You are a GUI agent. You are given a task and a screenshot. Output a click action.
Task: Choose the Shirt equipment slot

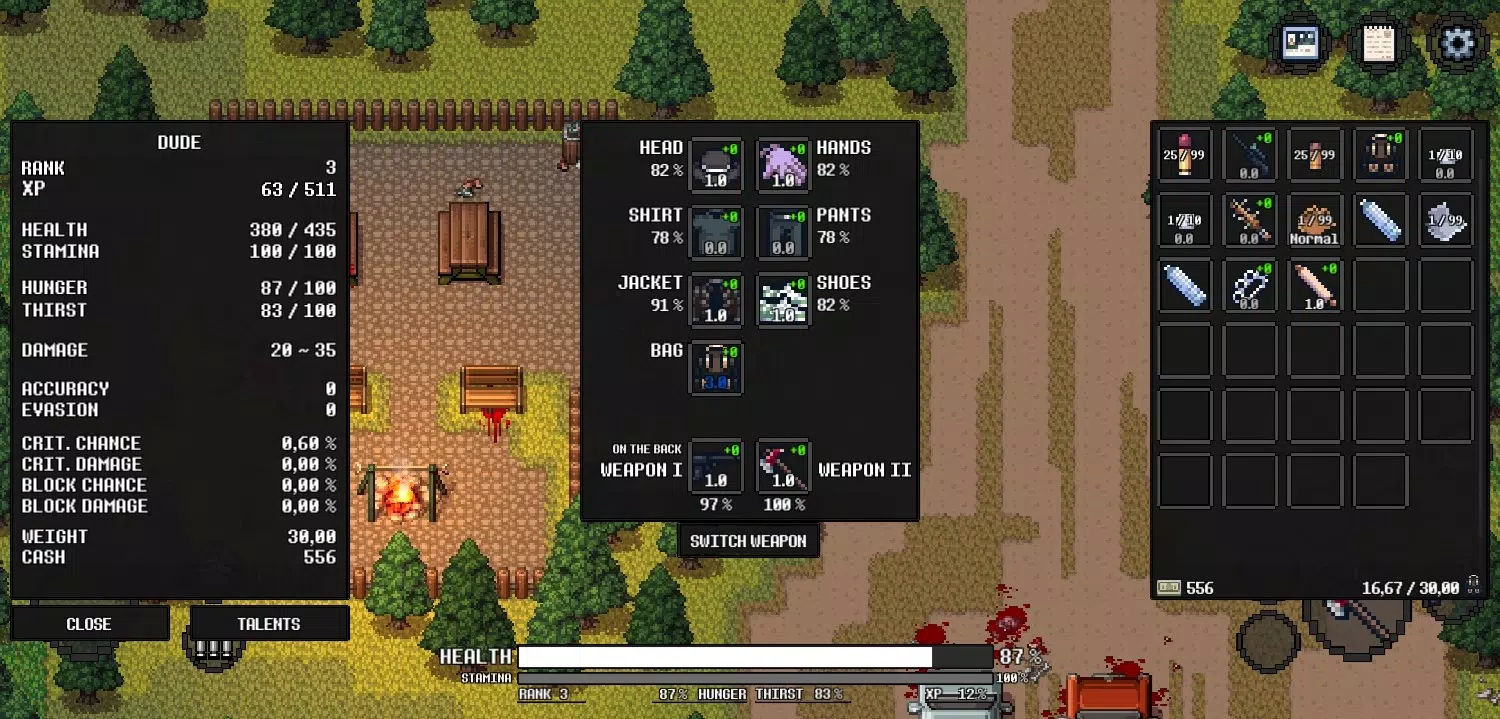coord(716,232)
